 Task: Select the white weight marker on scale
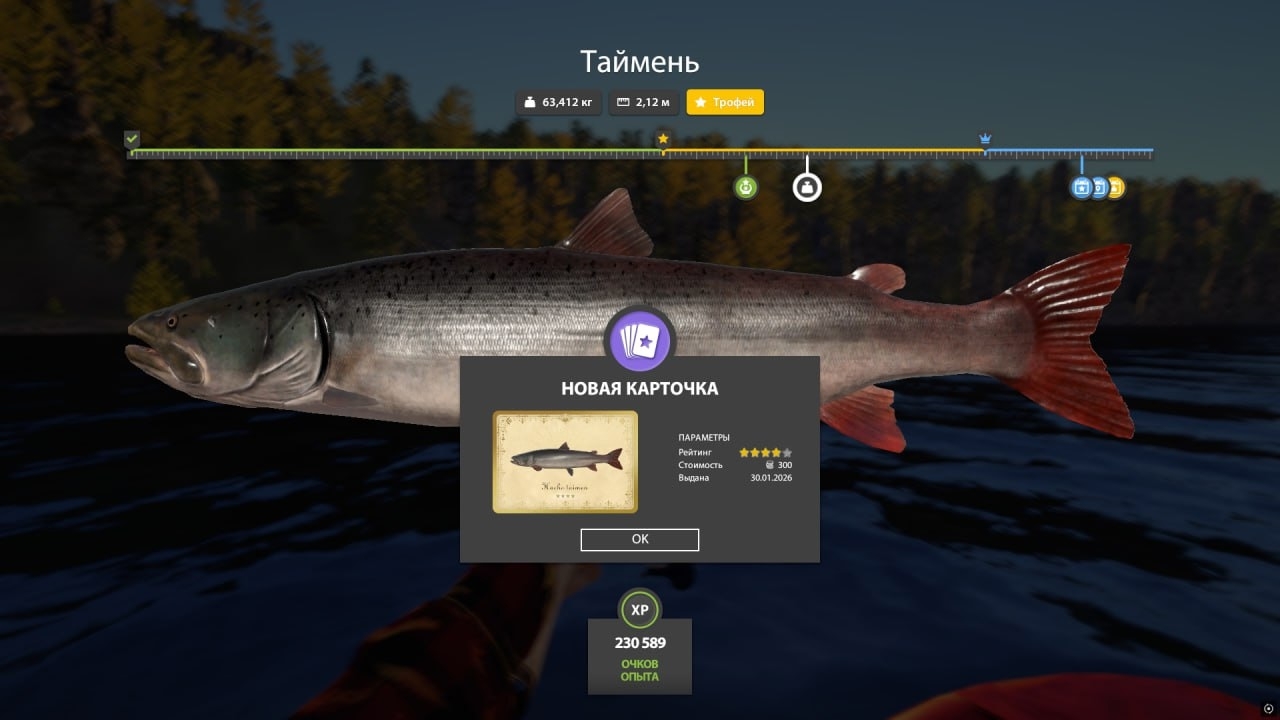tap(807, 187)
